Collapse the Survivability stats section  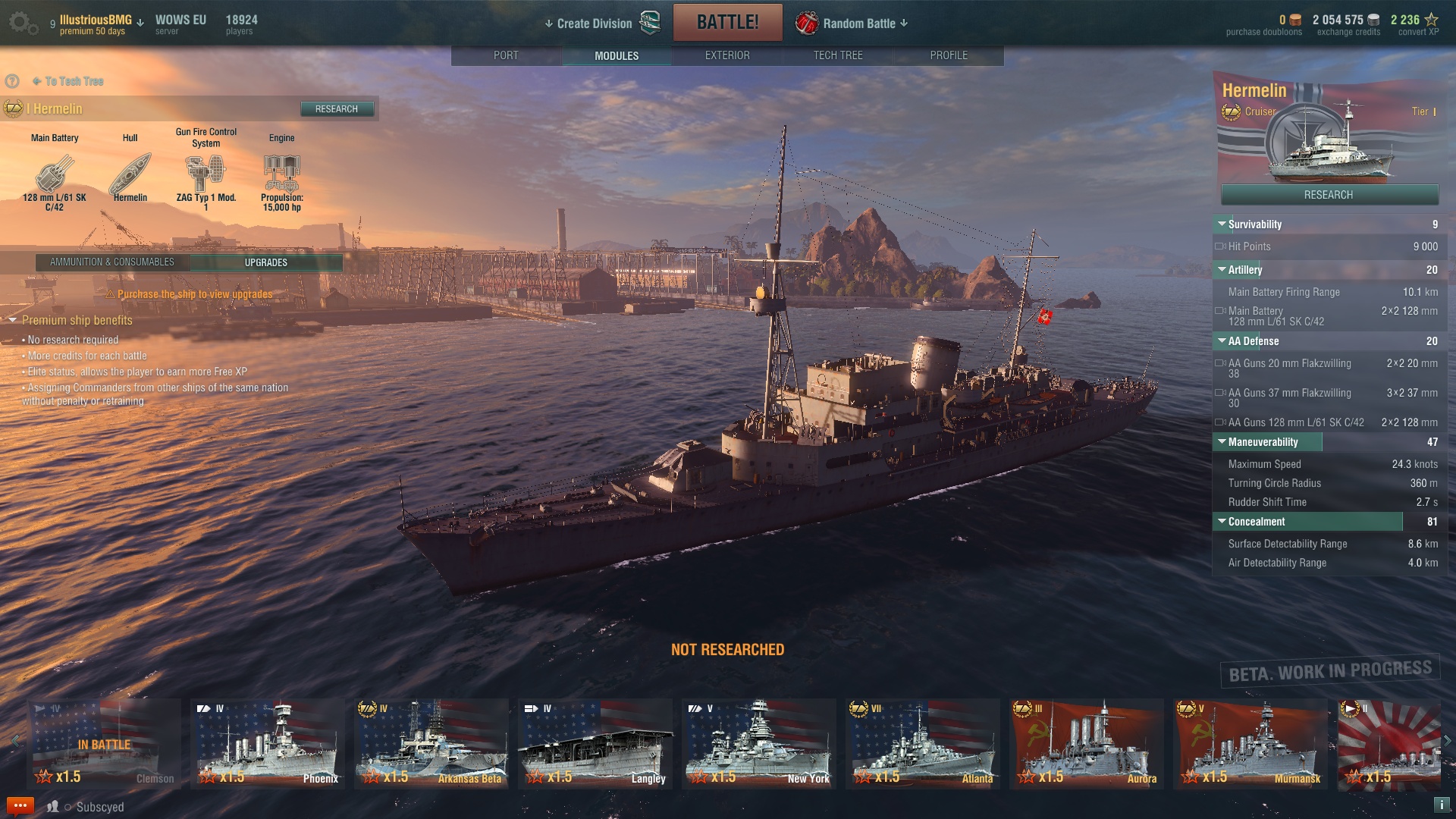coord(1222,224)
